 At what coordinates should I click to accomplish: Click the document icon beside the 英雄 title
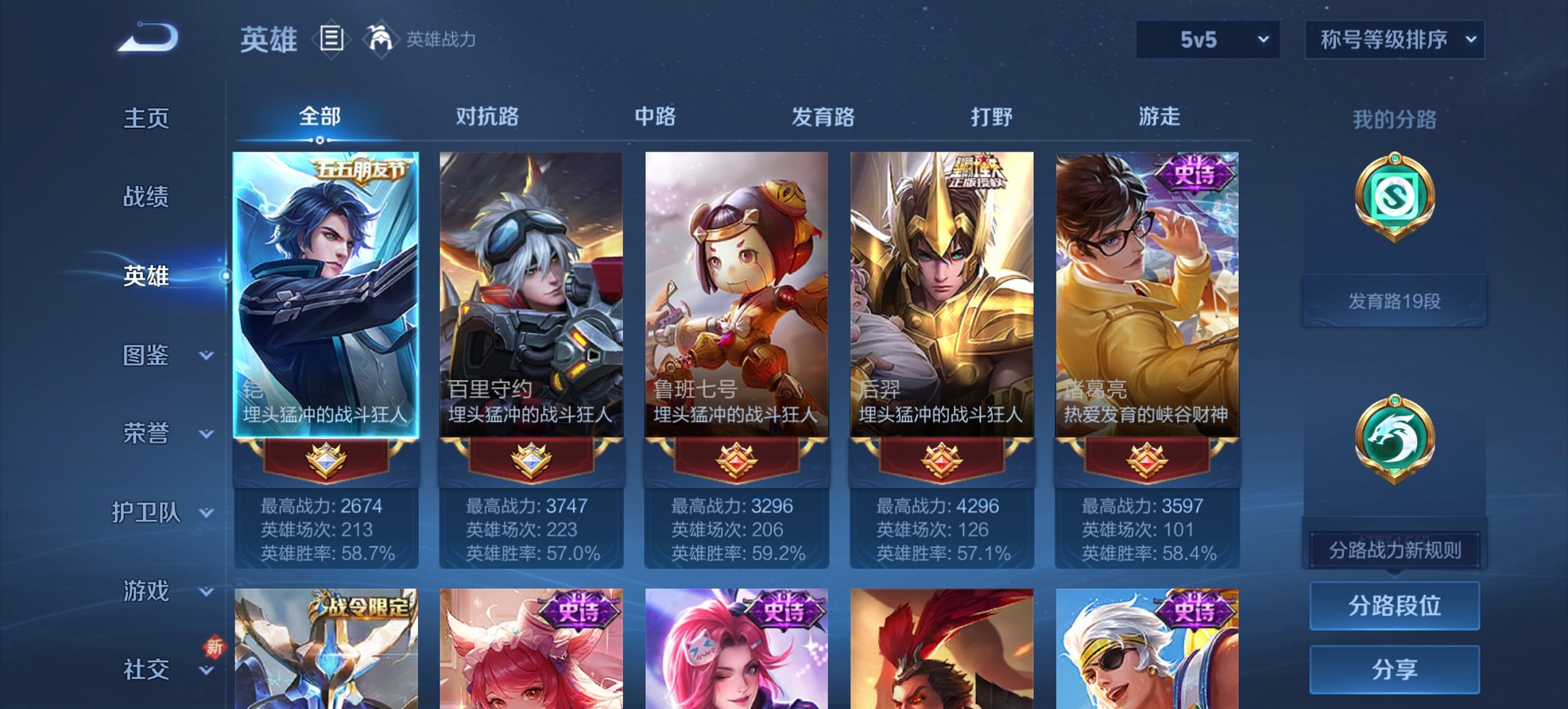333,40
